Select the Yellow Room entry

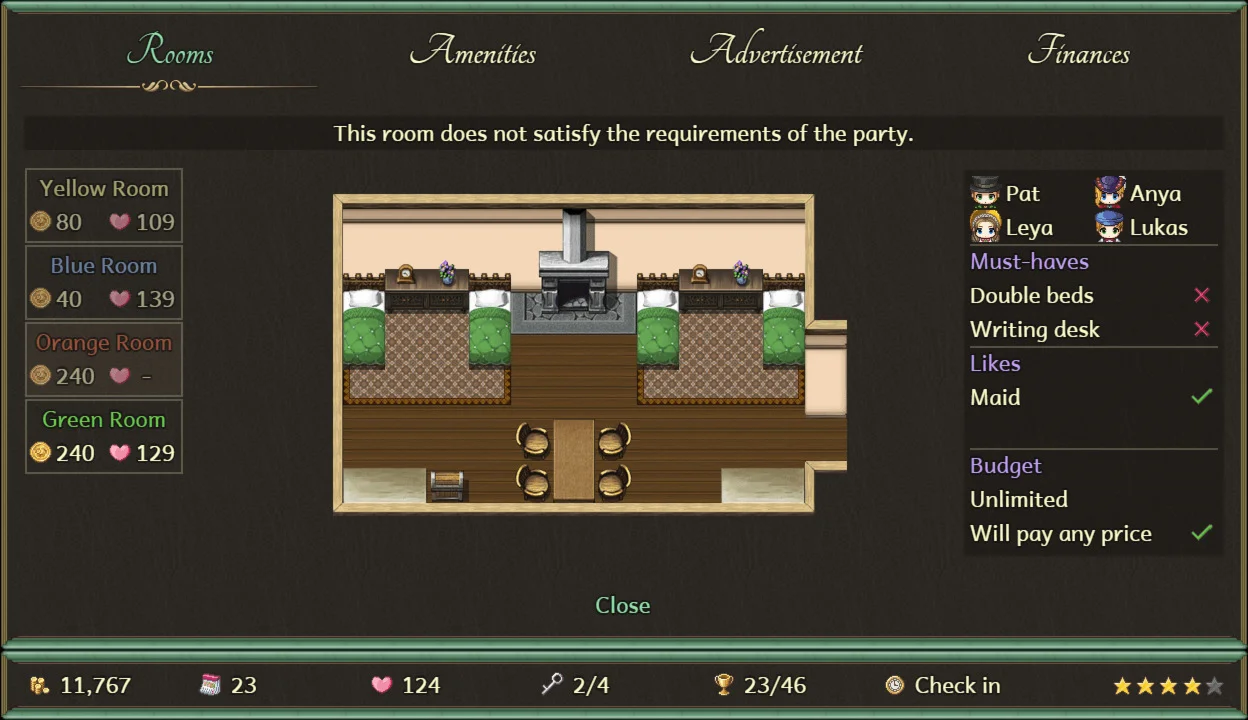coord(104,205)
